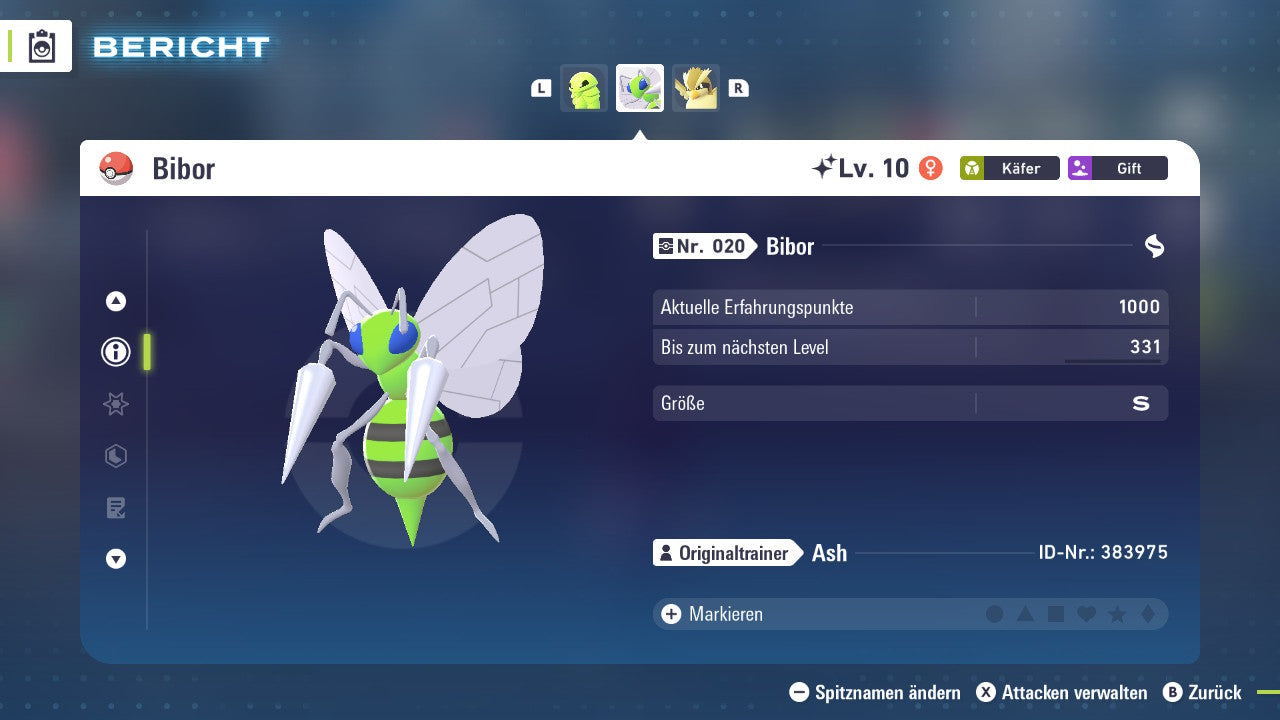Open the info tab with the i icon
Screen dimensions: 1280x720
[x=116, y=352]
